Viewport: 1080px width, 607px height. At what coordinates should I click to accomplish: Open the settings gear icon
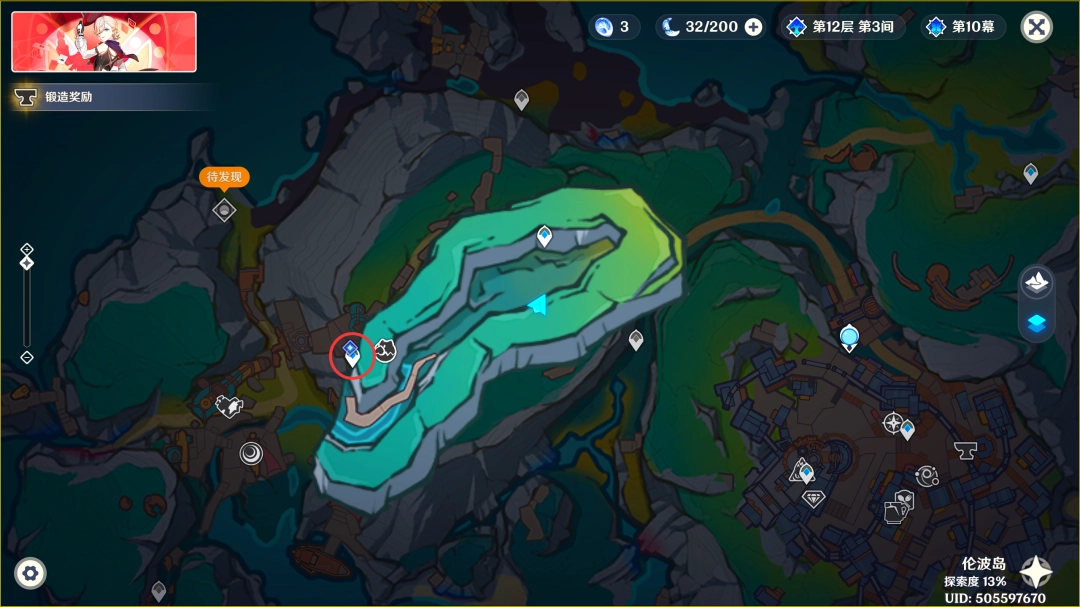click(30, 573)
